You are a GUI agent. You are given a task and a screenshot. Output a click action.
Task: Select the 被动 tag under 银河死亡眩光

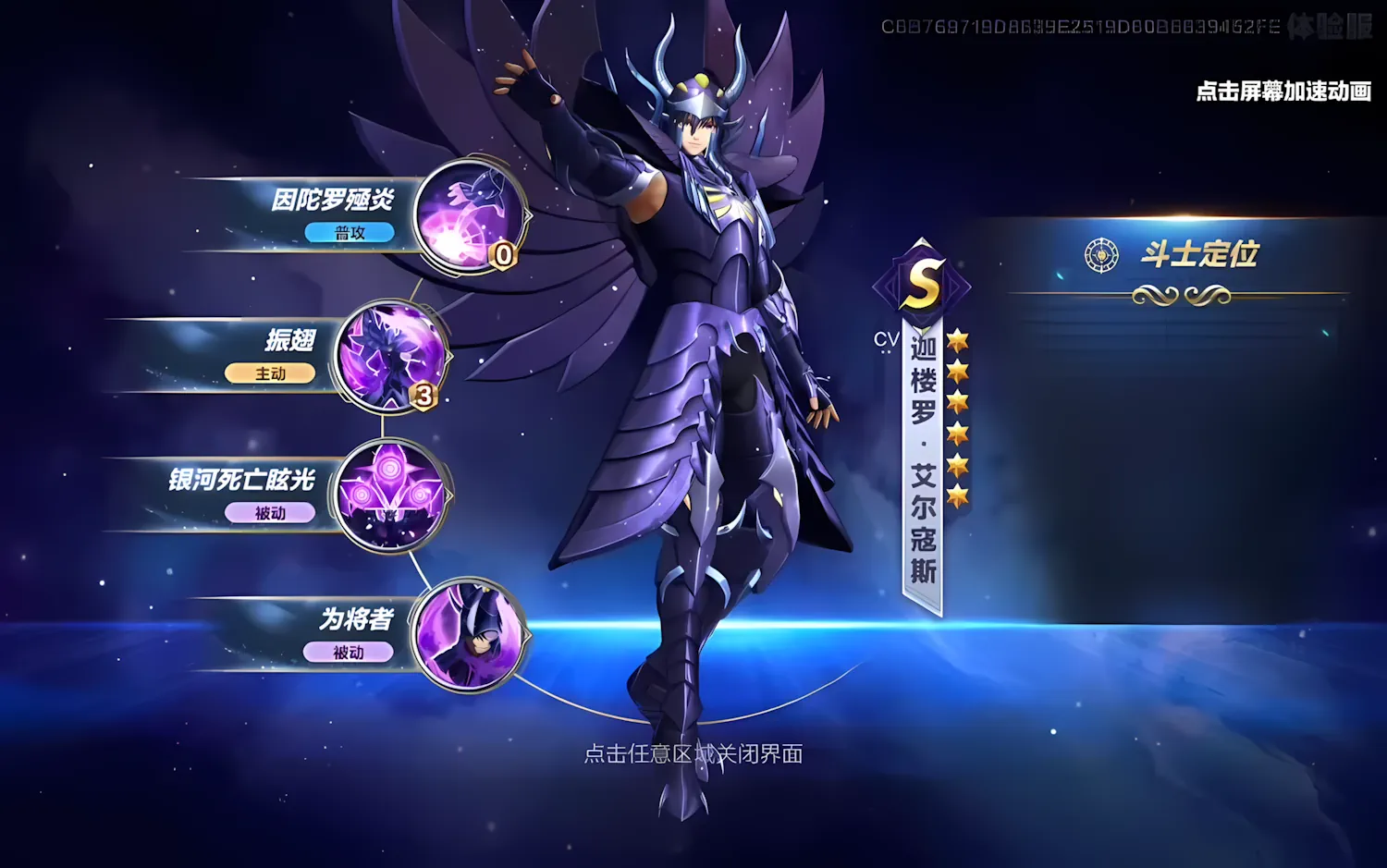click(271, 512)
